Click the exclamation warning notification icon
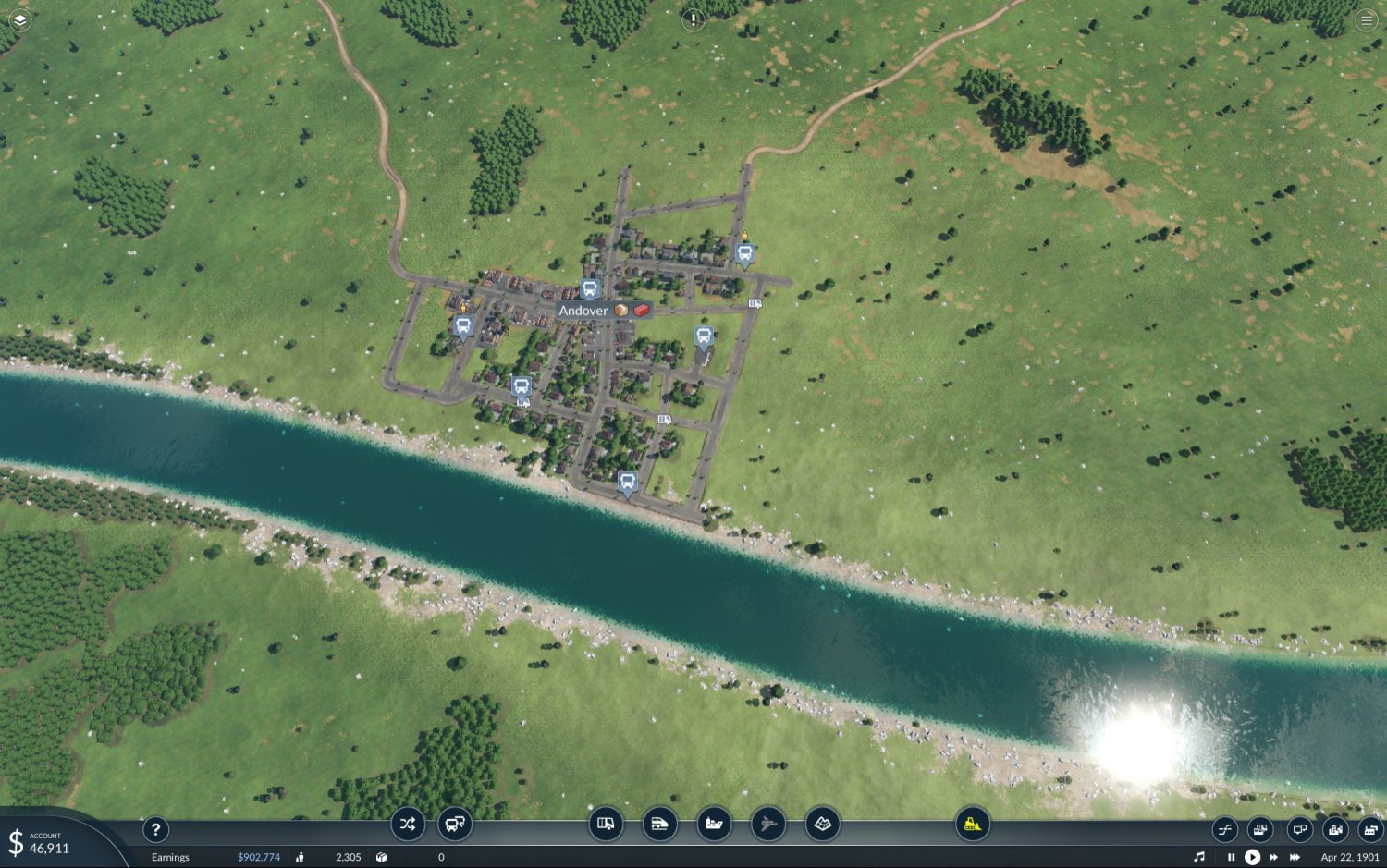The width and height of the screenshot is (1387, 868). [x=693, y=19]
